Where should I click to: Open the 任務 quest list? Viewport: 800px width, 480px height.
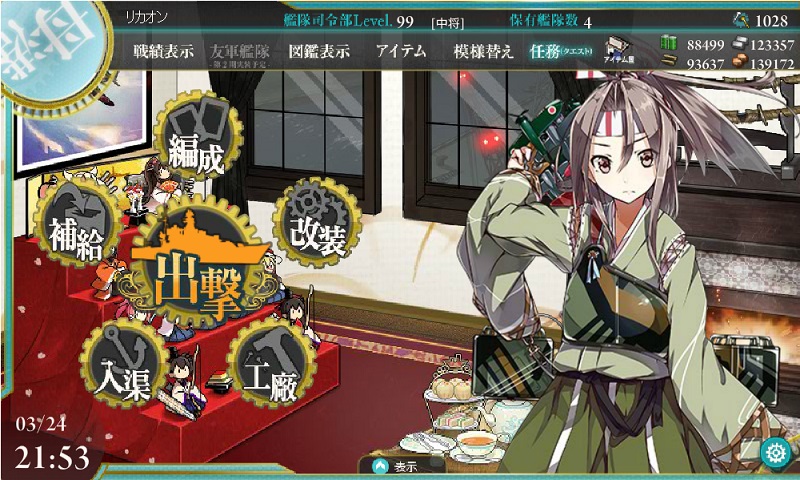click(558, 52)
